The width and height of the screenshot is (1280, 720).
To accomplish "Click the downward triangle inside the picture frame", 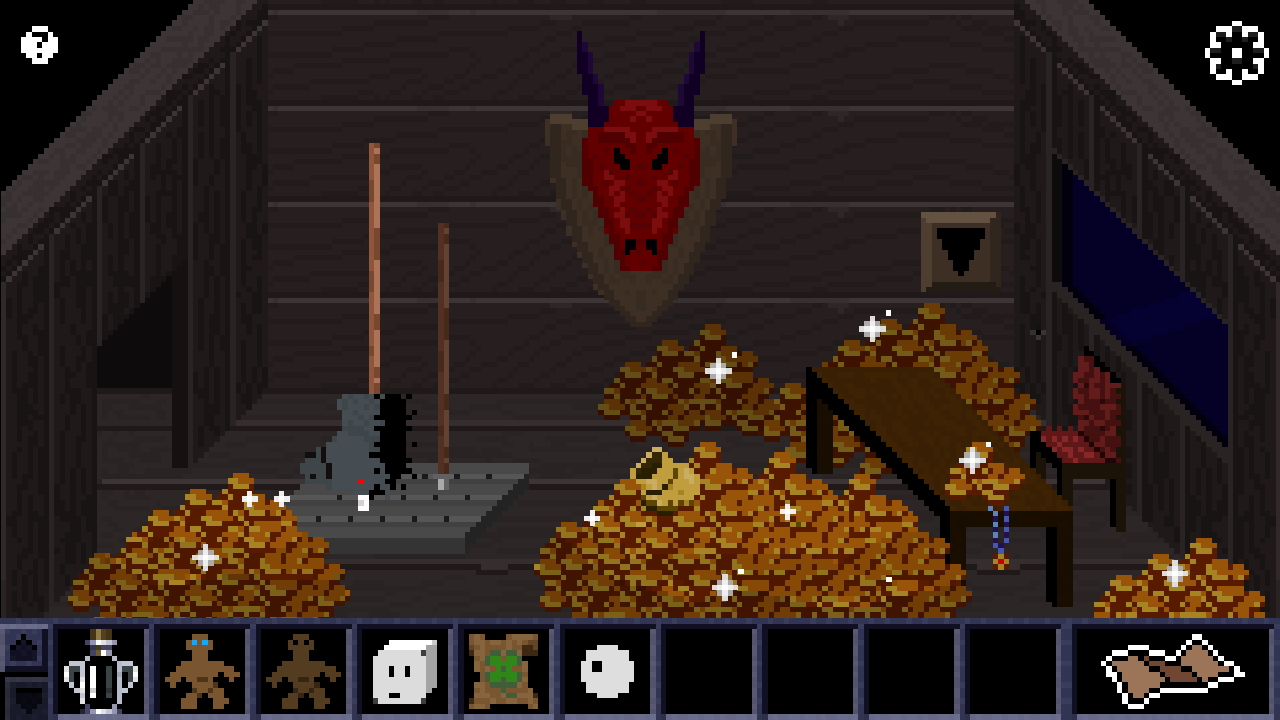I will (x=958, y=245).
